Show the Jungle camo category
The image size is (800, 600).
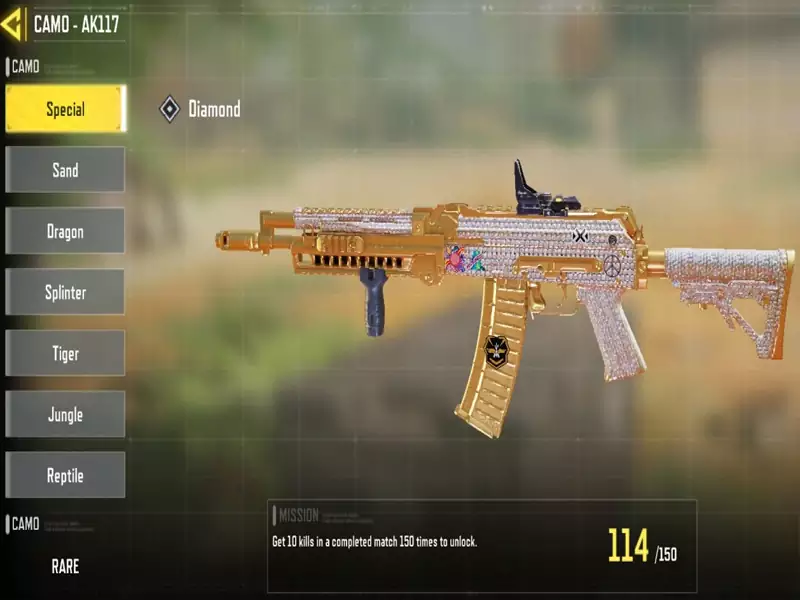tap(65, 414)
